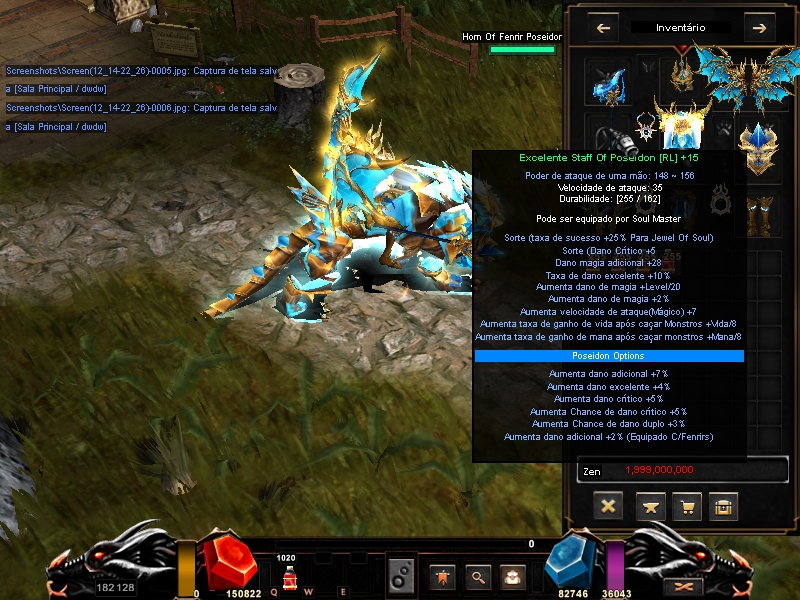This screenshot has width=800, height=600.
Task: Open the bubble skill selection slot
Action: tap(401, 576)
